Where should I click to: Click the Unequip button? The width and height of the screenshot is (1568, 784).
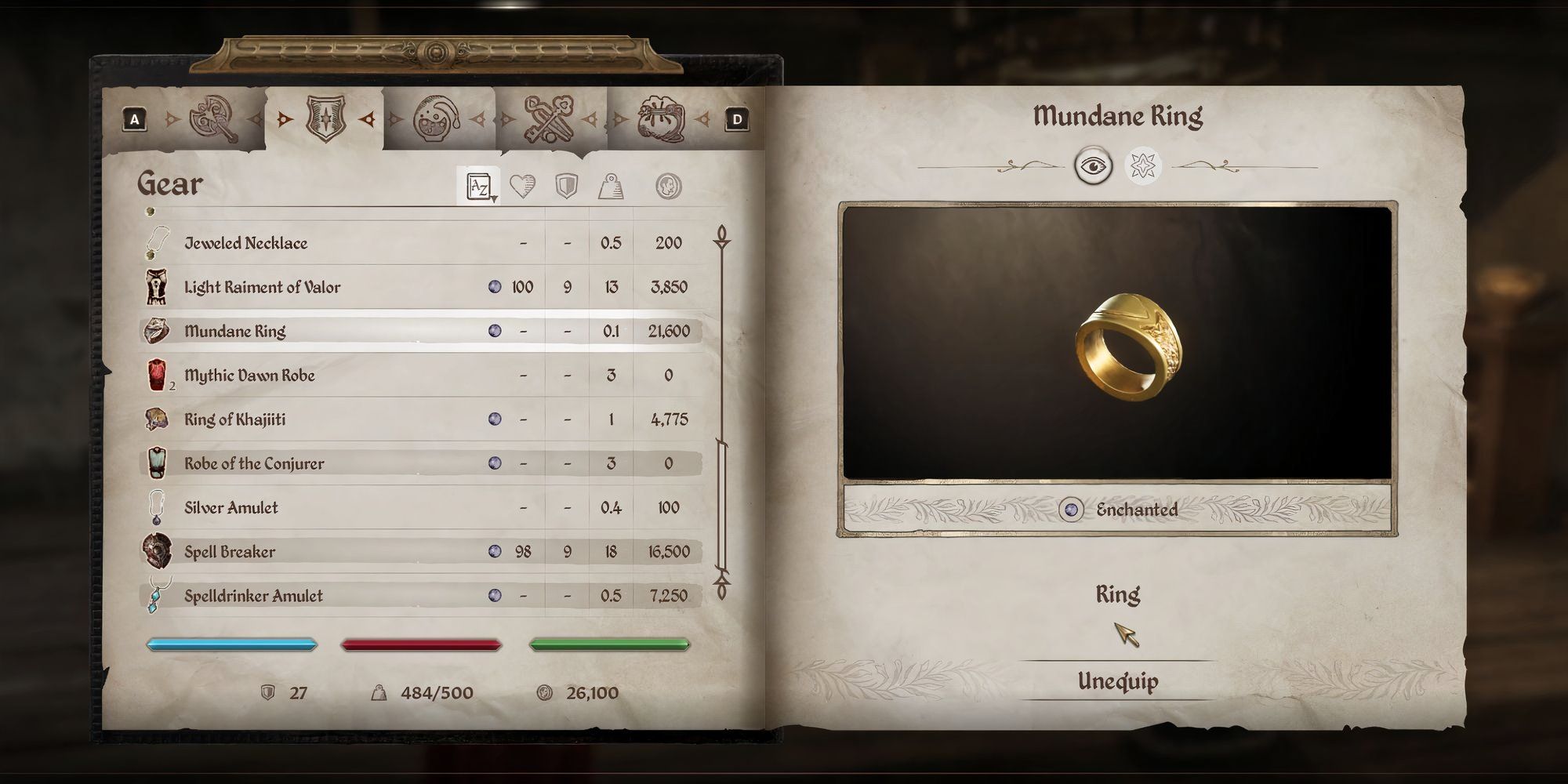coord(1117,682)
